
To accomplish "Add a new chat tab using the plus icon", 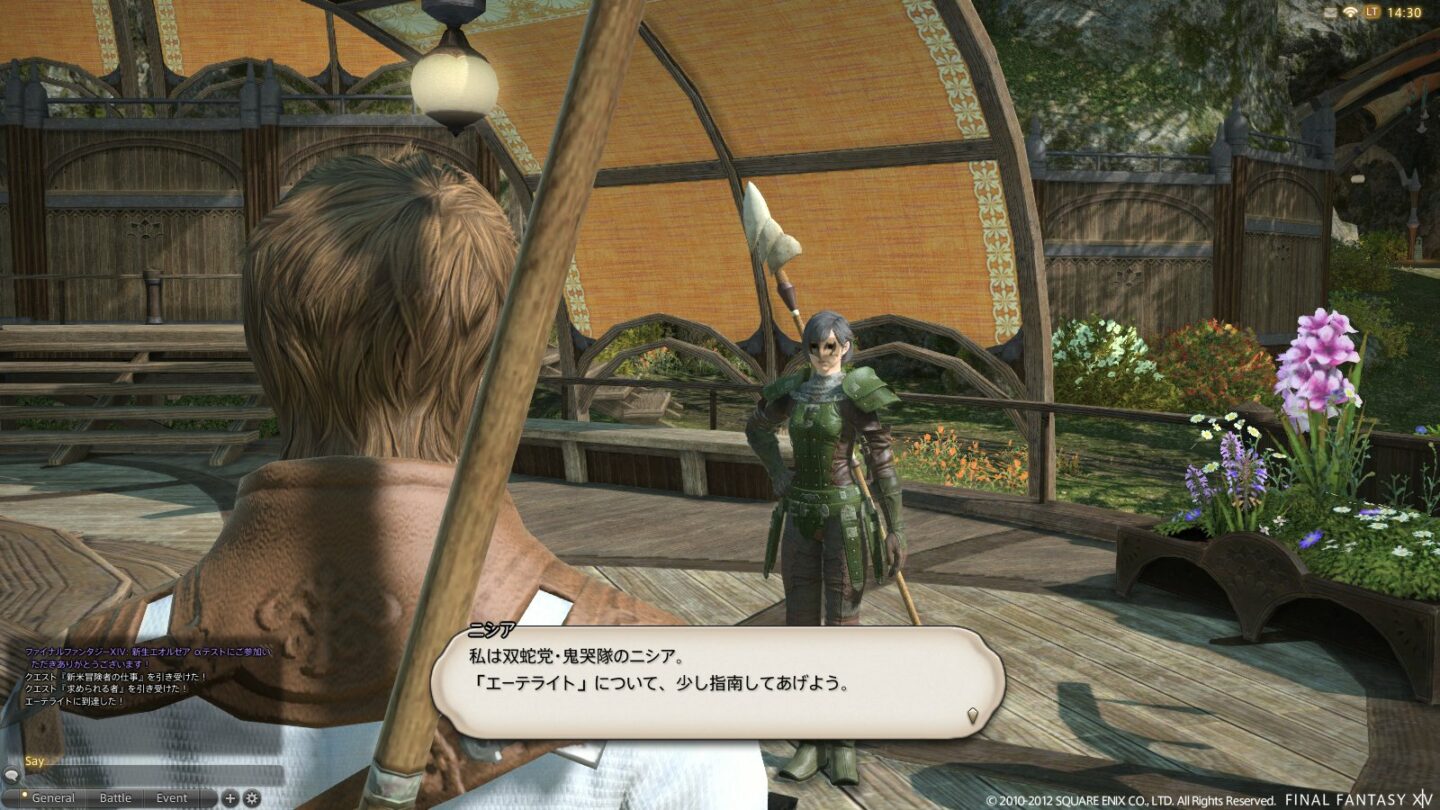I will pyautogui.click(x=229, y=798).
